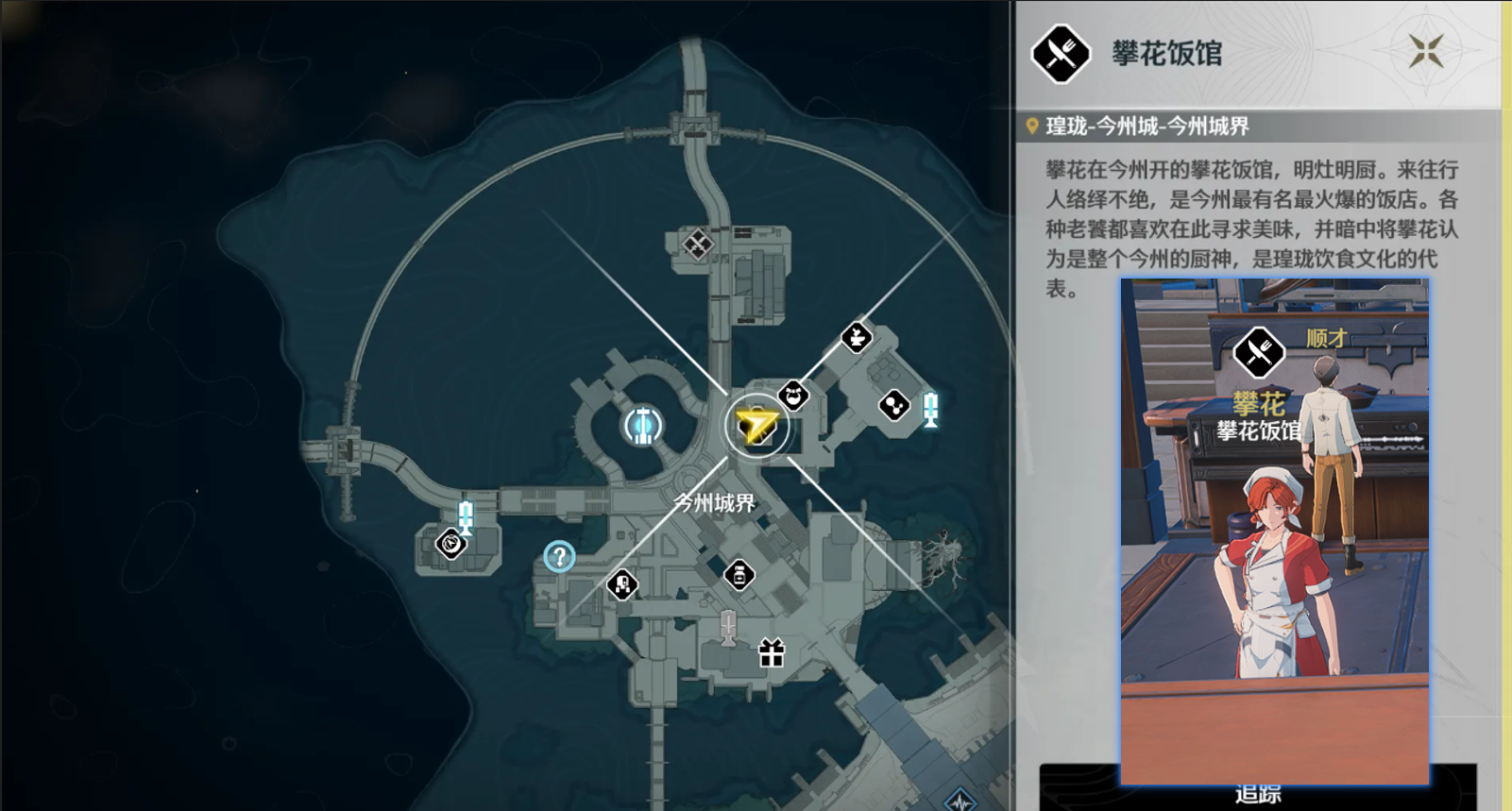Image resolution: width=1512 pixels, height=811 pixels.
Task: Select the crossed-swords marker on the map
Action: pyautogui.click(x=698, y=245)
